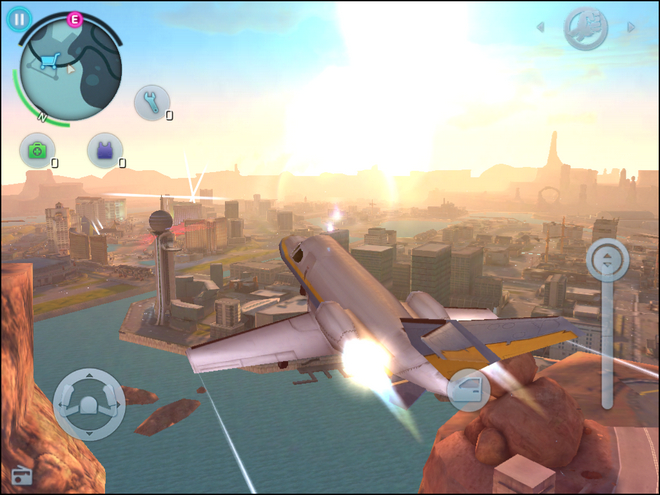Open the circular minimap

(70, 70)
